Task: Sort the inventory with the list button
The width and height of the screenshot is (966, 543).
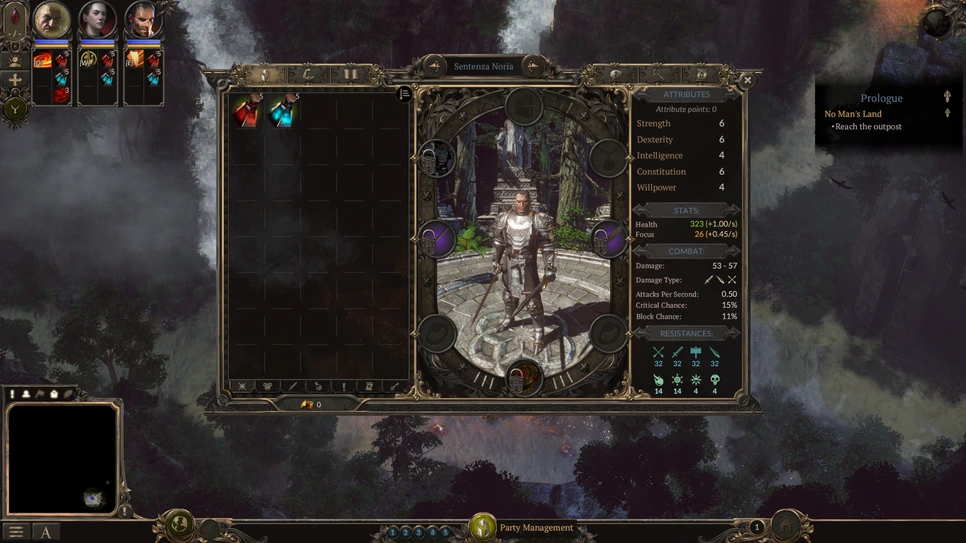Action: pyautogui.click(x=404, y=94)
